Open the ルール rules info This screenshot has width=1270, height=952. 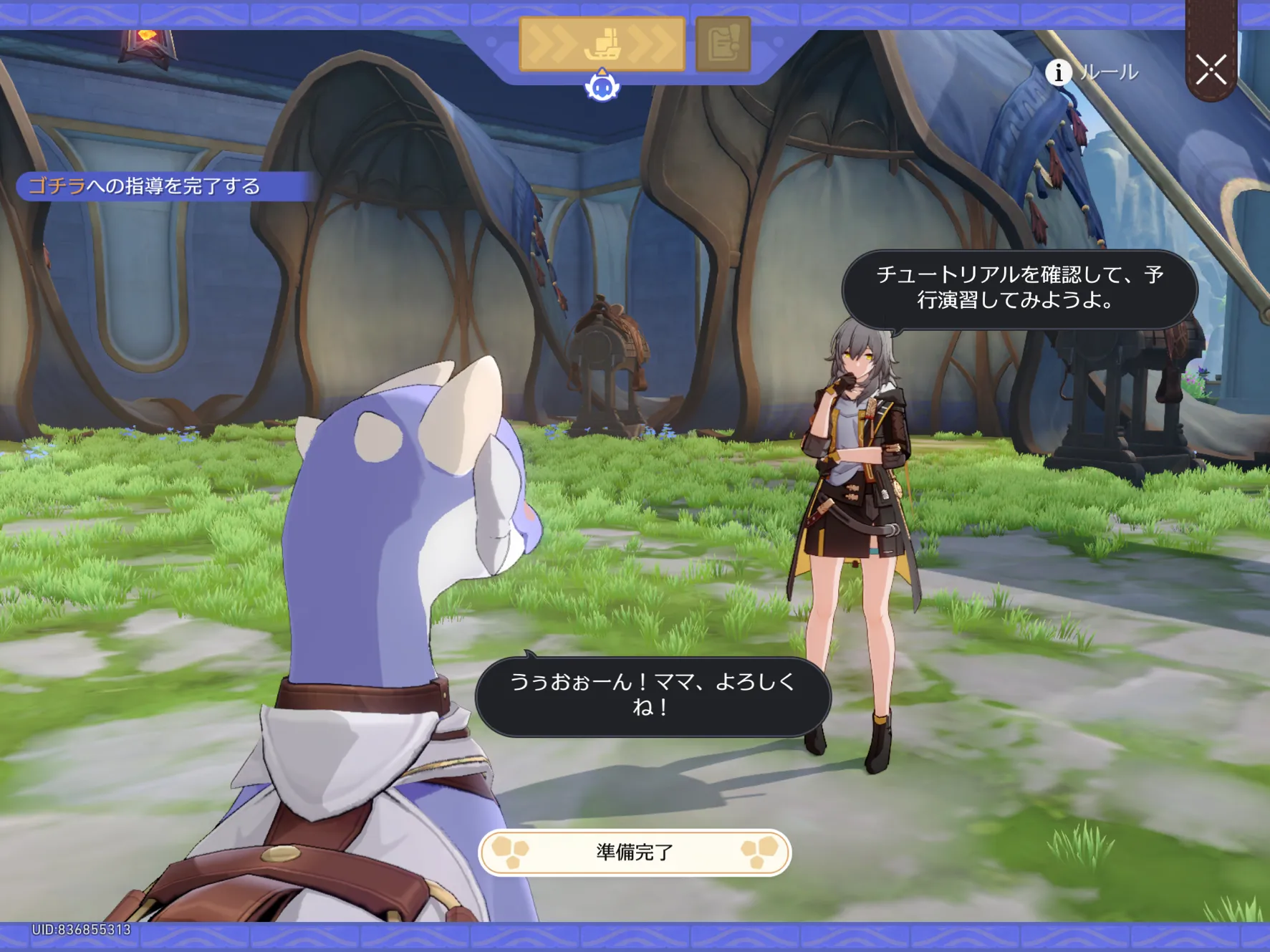click(1092, 72)
